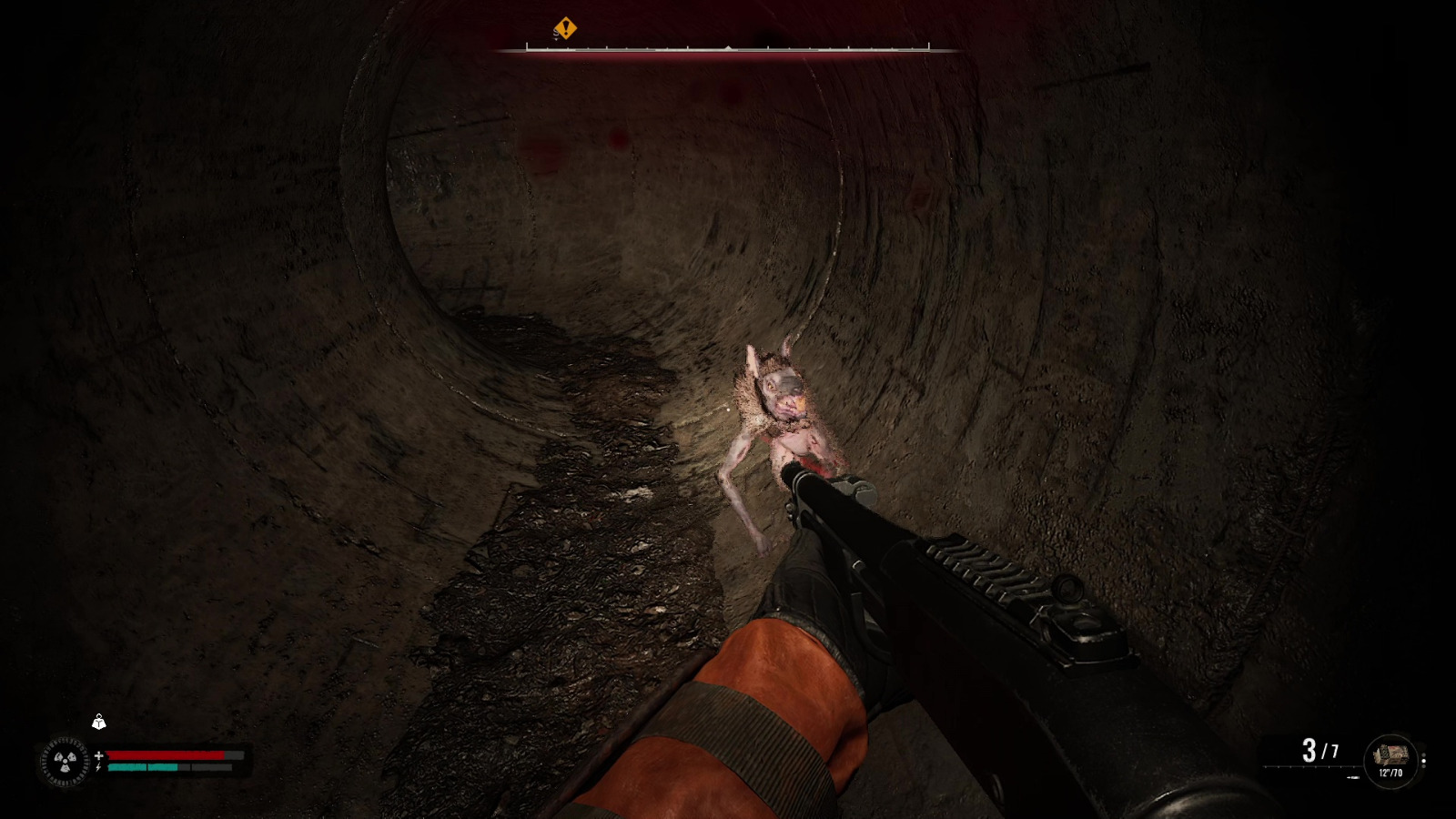Viewport: 1456px width, 819px height.
Task: Toggle the upper ammo selector dot
Action: [x=1423, y=754]
